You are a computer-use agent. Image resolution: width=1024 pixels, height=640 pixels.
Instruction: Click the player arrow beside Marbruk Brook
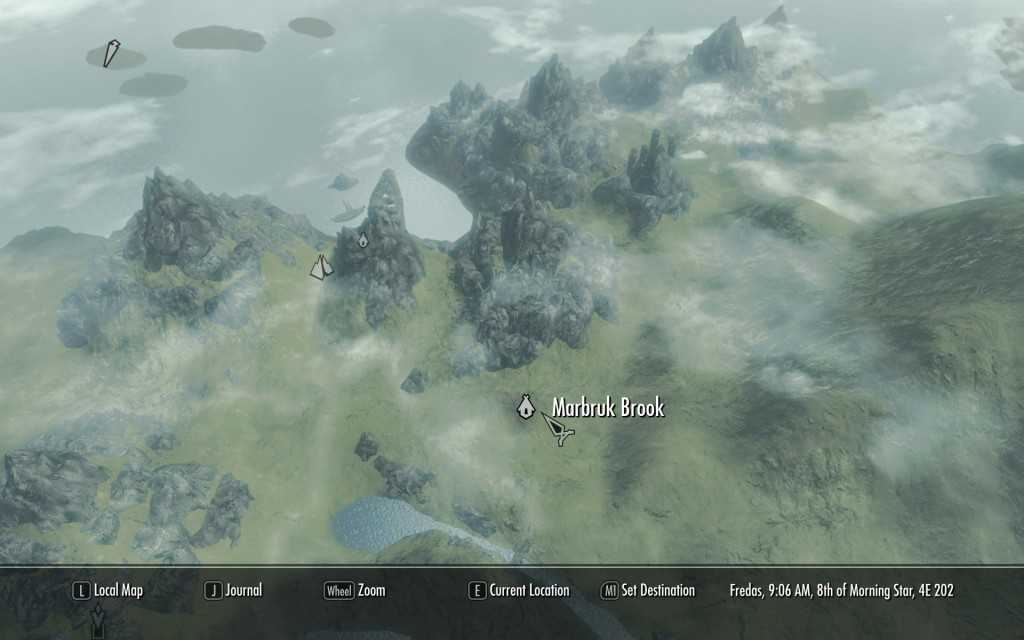click(x=558, y=430)
